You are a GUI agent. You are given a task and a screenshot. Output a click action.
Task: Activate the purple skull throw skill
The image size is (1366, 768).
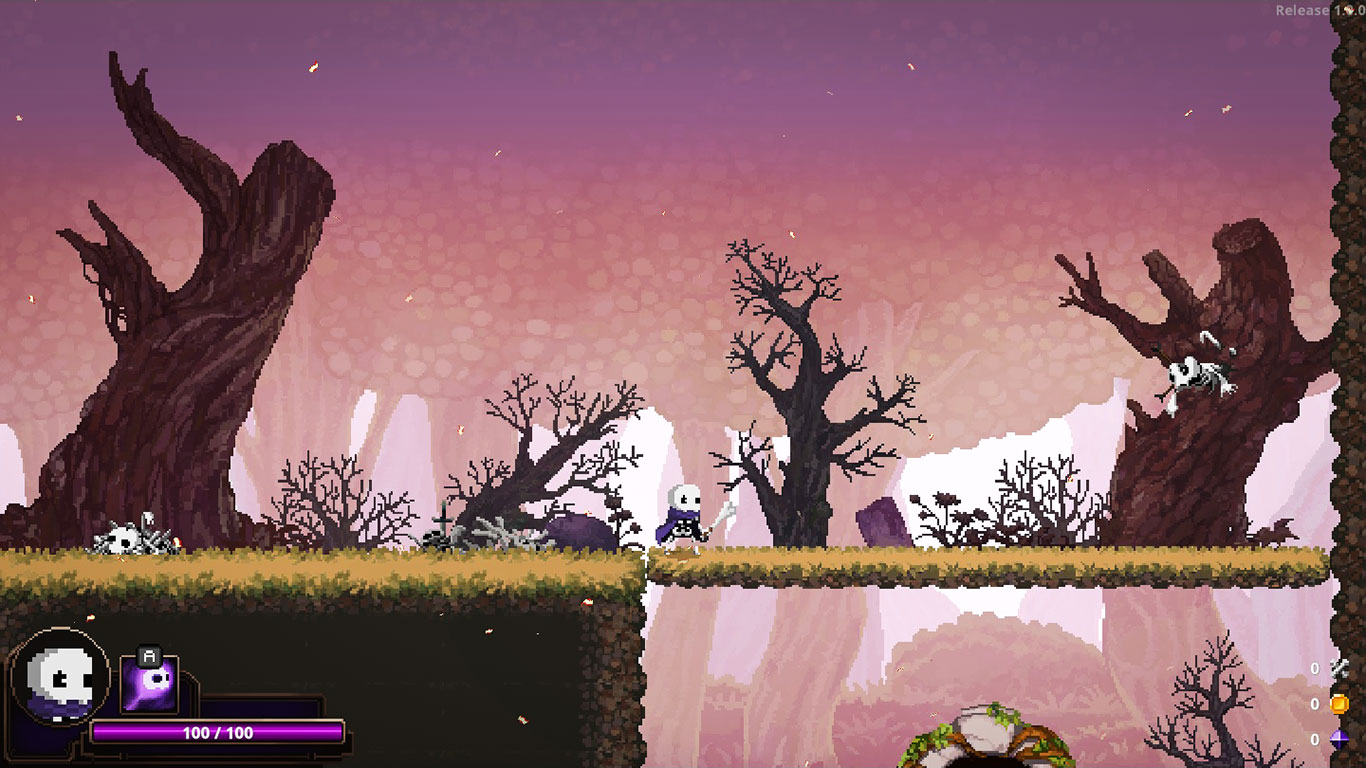click(x=150, y=685)
